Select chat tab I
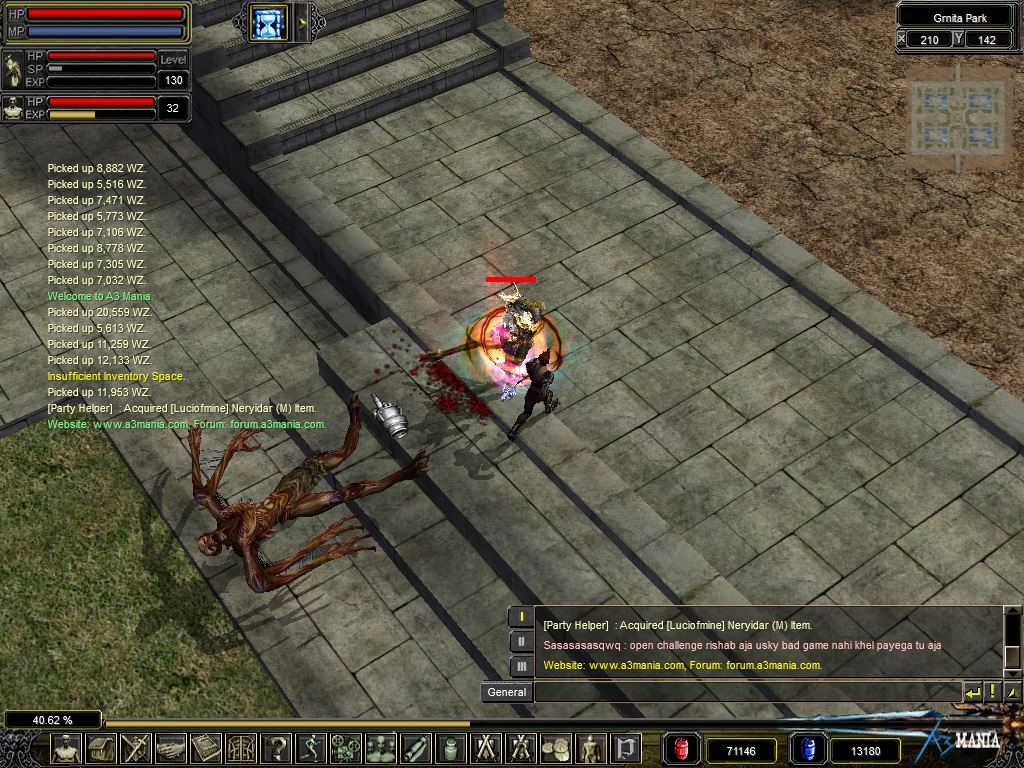This screenshot has height=768, width=1024. [x=521, y=617]
